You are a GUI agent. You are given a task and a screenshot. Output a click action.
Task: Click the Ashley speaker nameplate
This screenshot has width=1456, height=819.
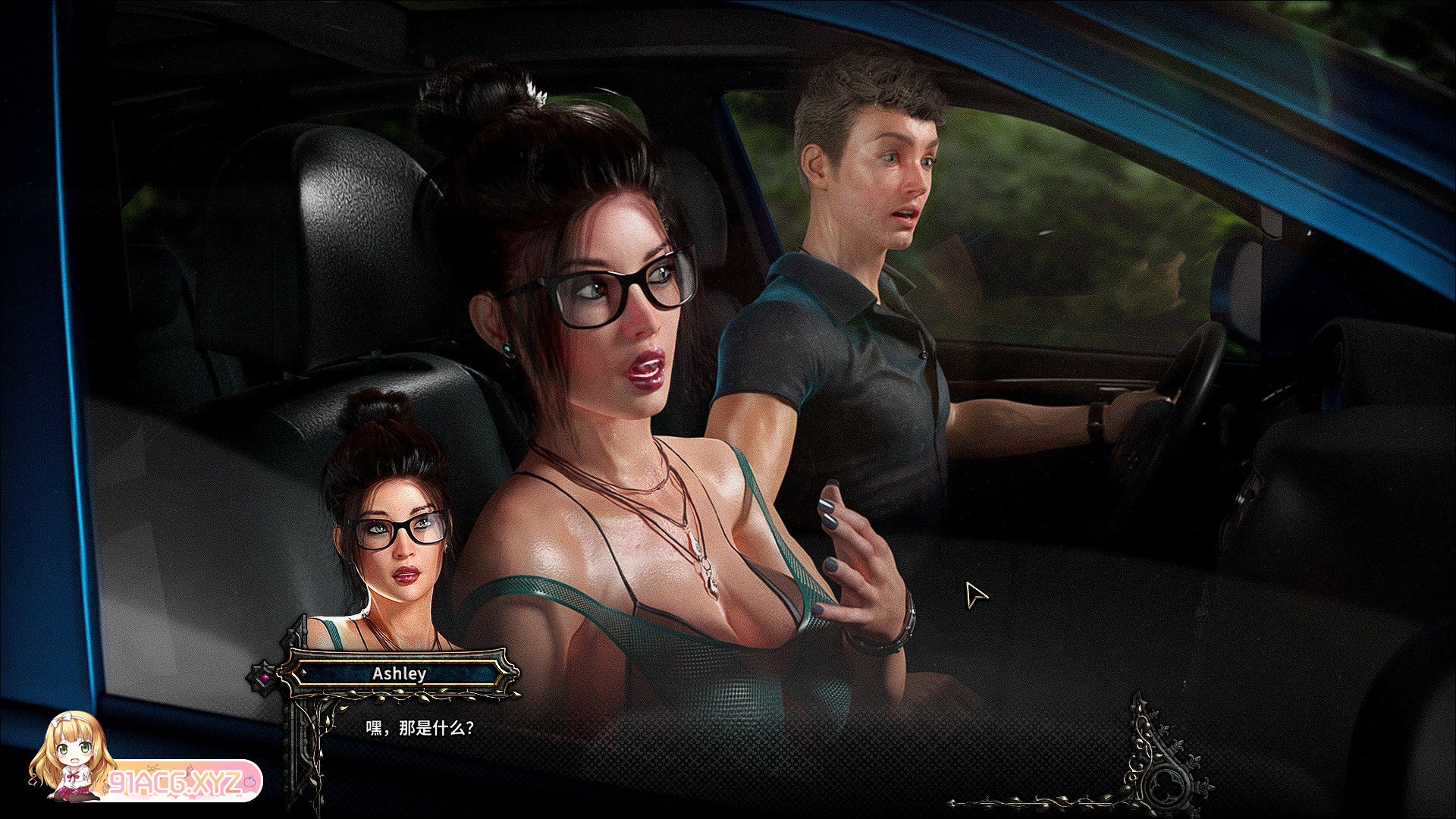pyautogui.click(x=399, y=673)
